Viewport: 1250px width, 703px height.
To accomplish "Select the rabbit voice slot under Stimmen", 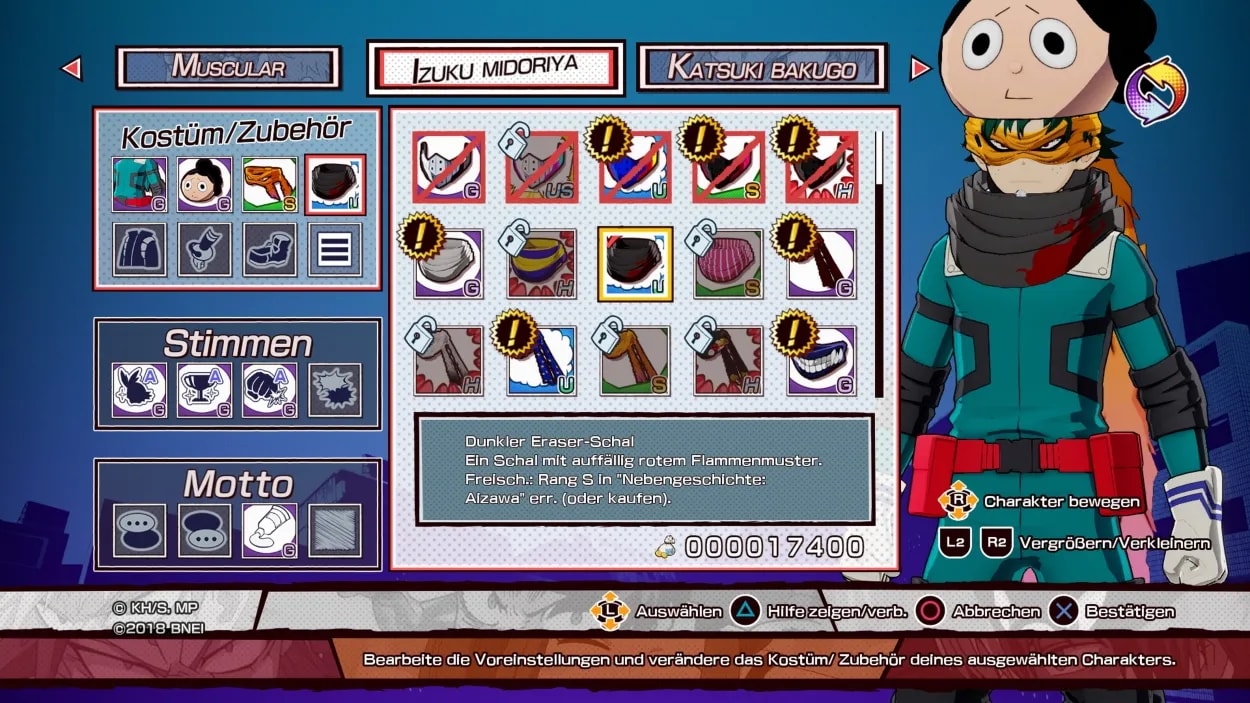I will [x=140, y=390].
